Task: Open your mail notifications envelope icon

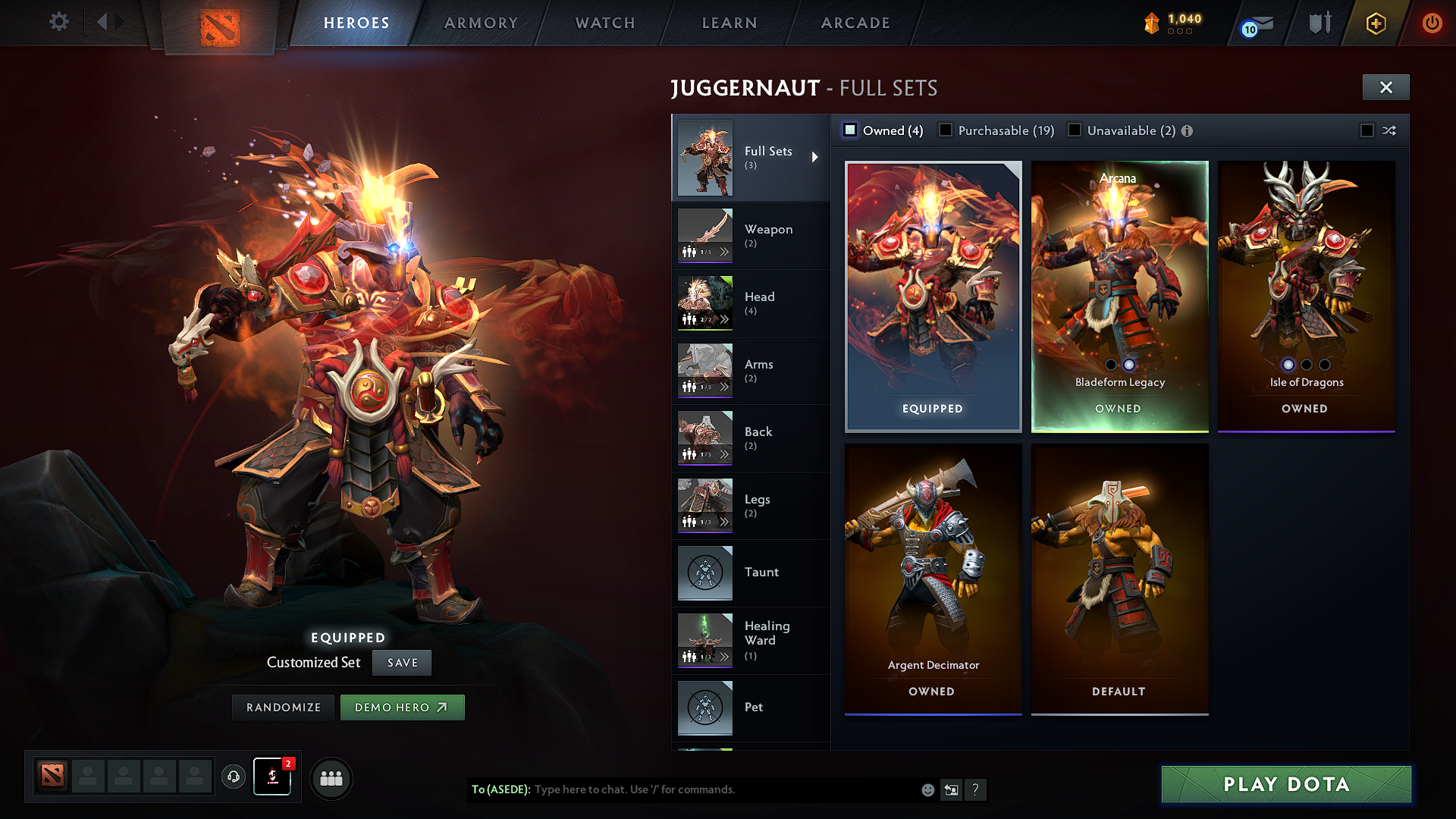Action: [x=1258, y=24]
